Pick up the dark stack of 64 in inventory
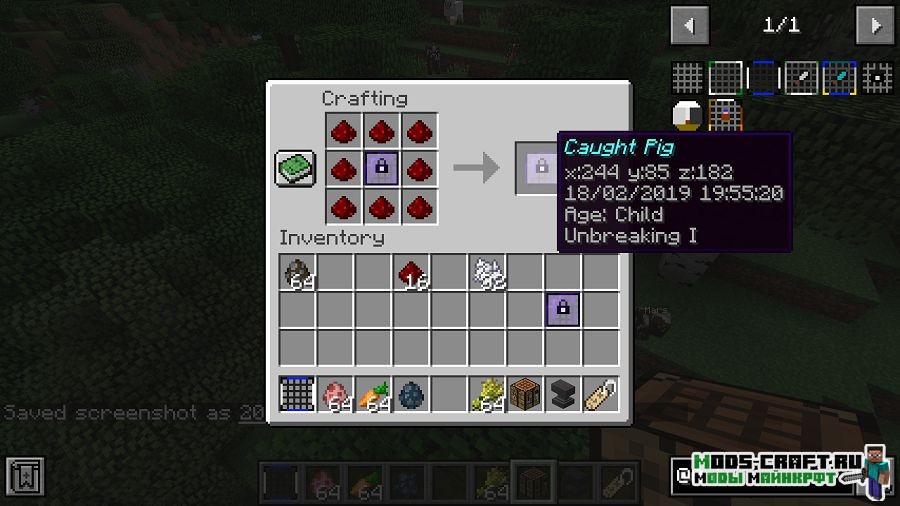Screen dimensions: 900x506 (296, 272)
